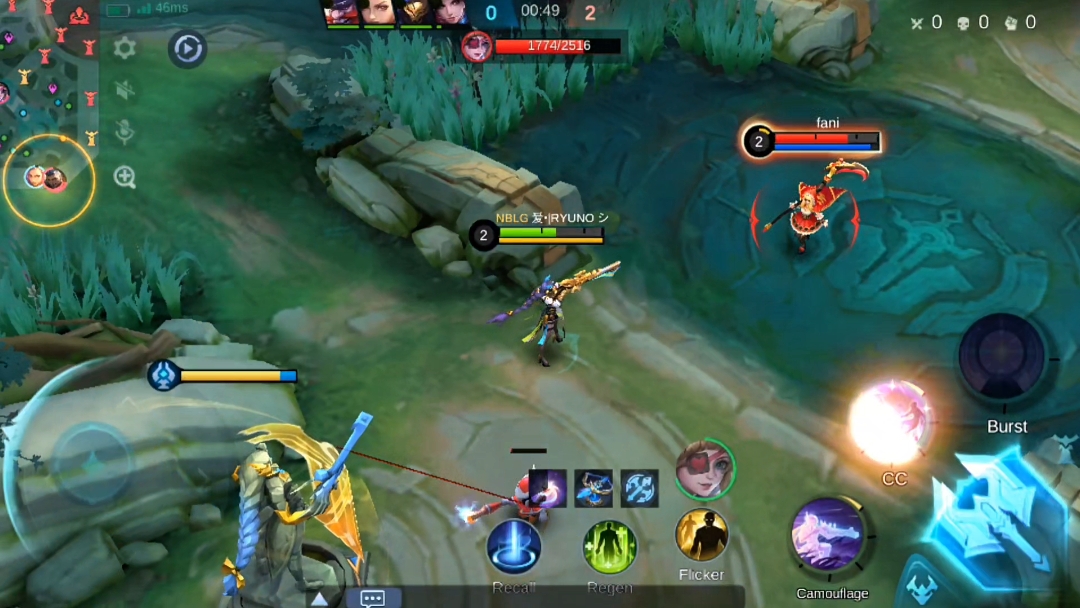Activate the Recall spell
Screen dimensions: 1080x608
514,547
